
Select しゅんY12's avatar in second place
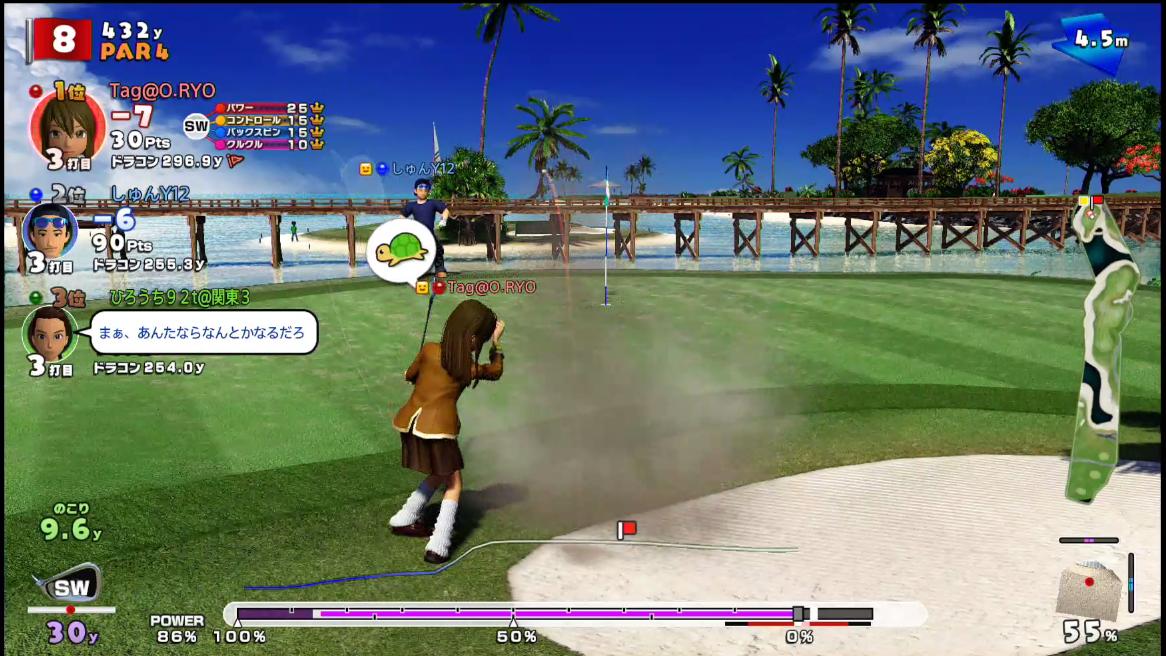tap(50, 231)
